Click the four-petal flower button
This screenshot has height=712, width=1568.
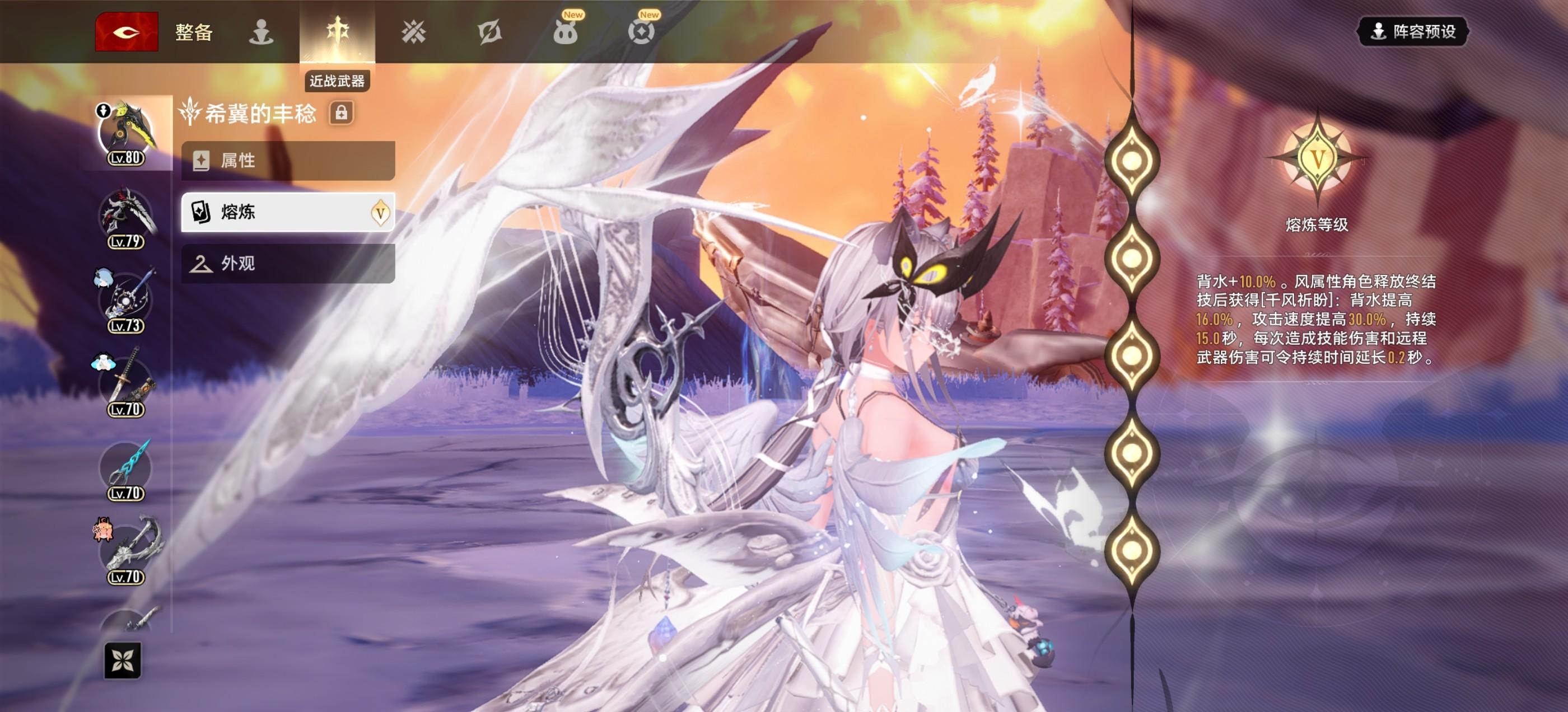coord(122,661)
